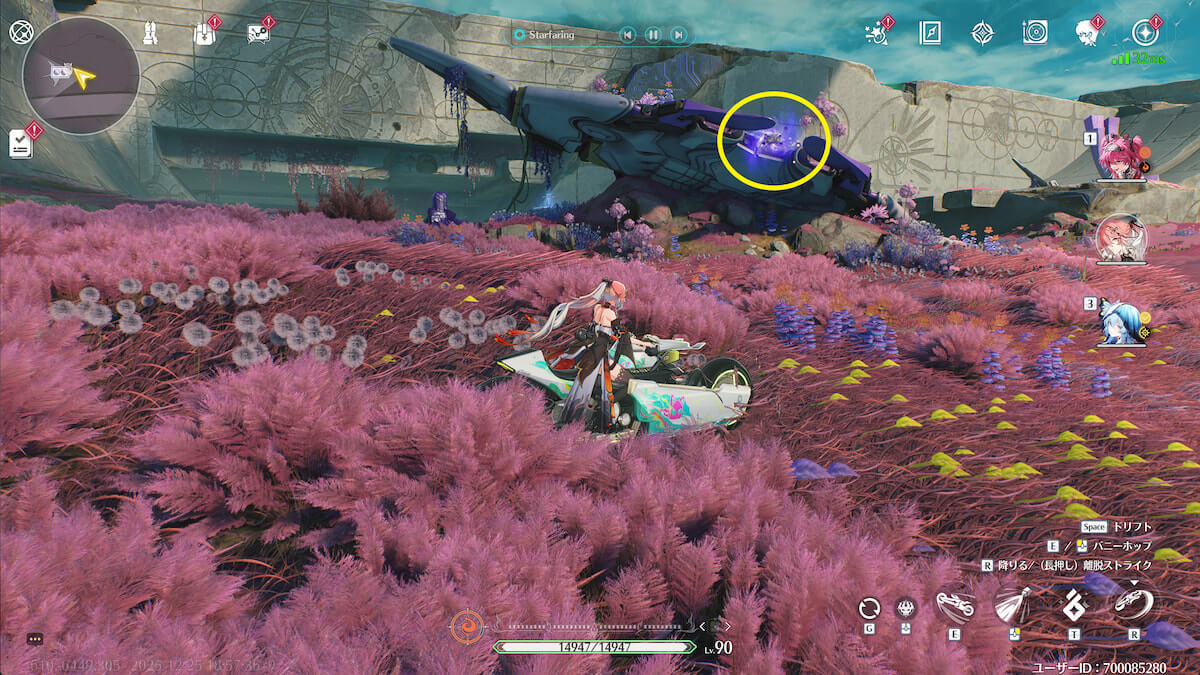Open the circled star menu icon
The height and width of the screenshot is (675, 1200).
click(1146, 32)
